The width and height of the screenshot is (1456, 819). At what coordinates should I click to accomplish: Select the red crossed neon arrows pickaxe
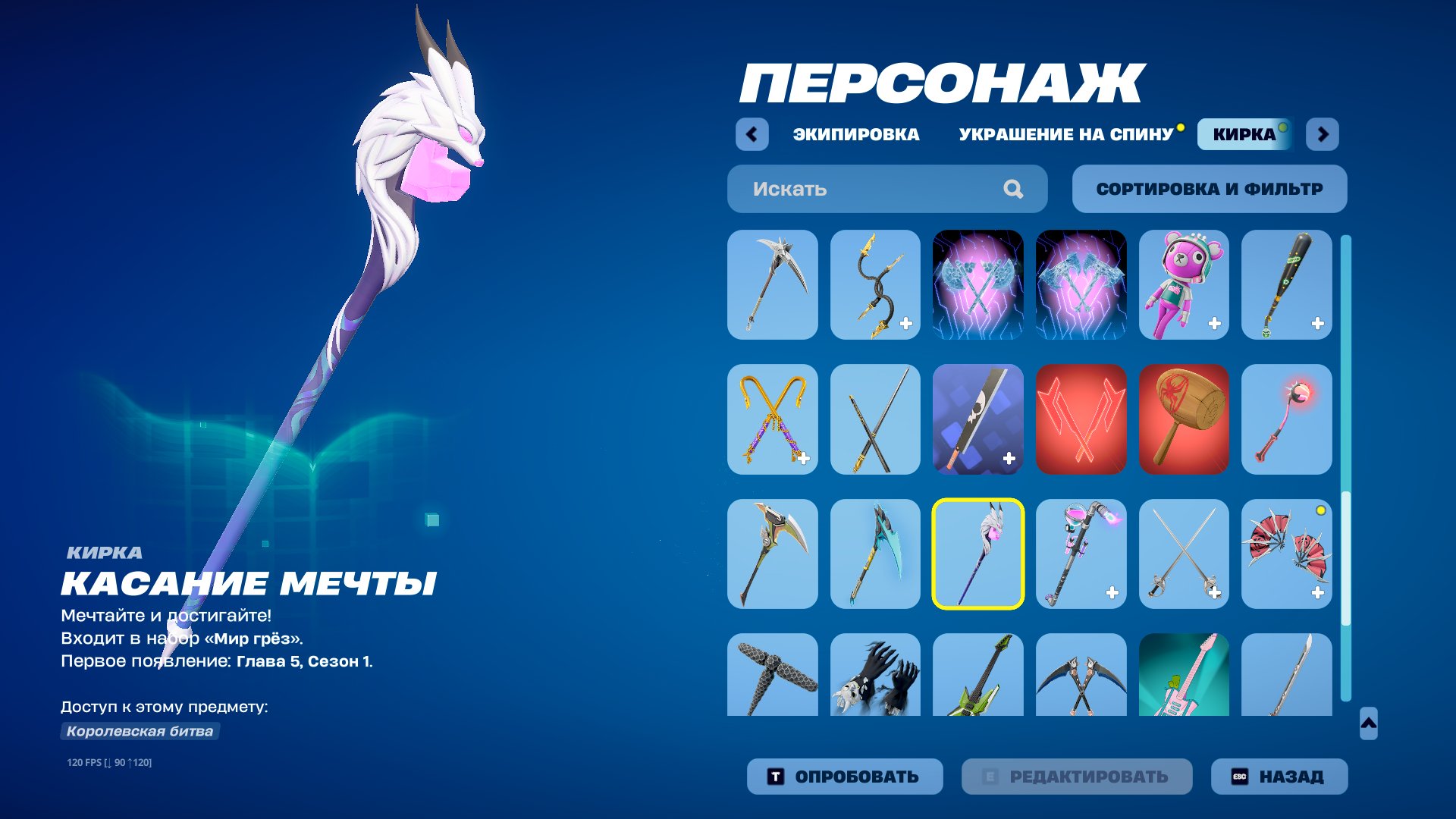click(x=1081, y=419)
